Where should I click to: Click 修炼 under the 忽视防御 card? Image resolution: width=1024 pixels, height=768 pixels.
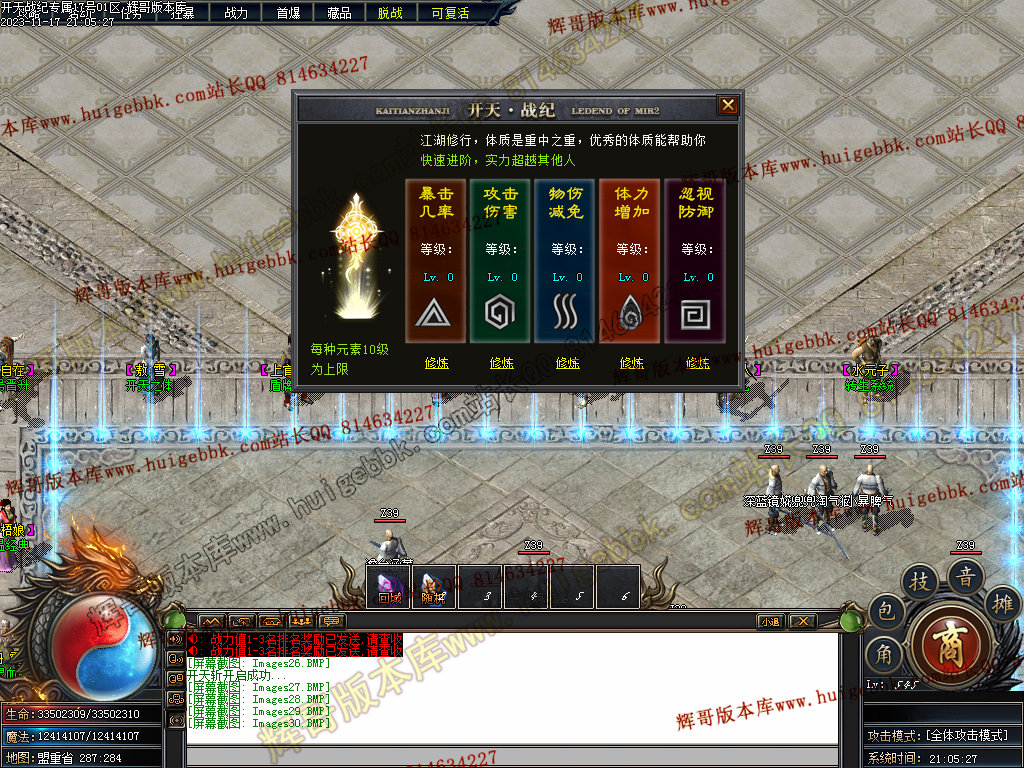(x=697, y=363)
